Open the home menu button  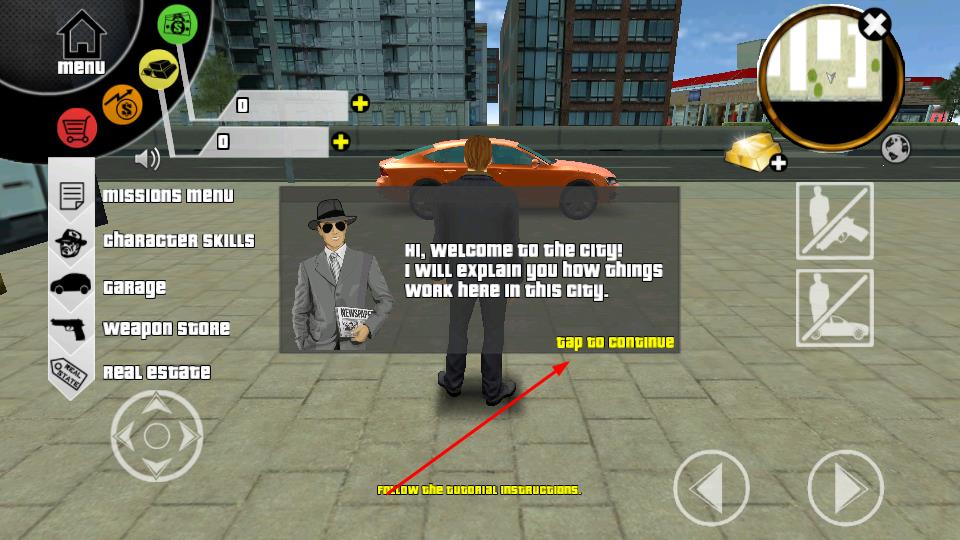(x=81, y=45)
